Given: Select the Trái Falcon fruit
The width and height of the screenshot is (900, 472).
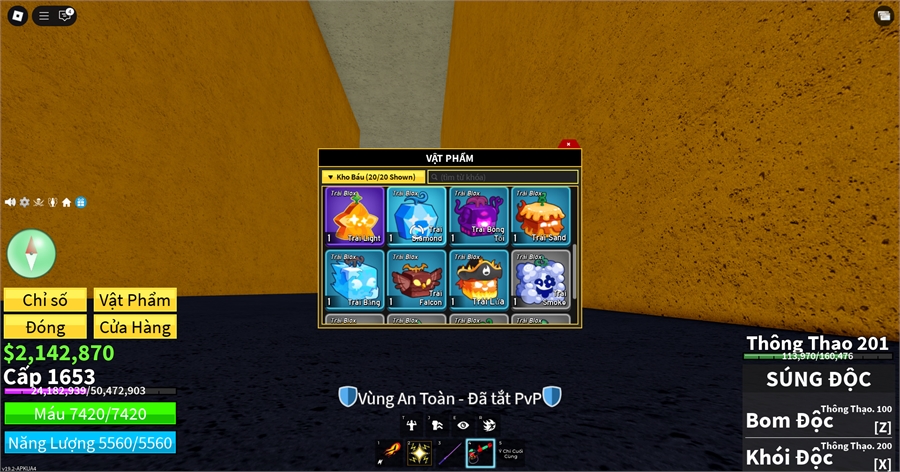Looking at the screenshot, I should tap(416, 277).
